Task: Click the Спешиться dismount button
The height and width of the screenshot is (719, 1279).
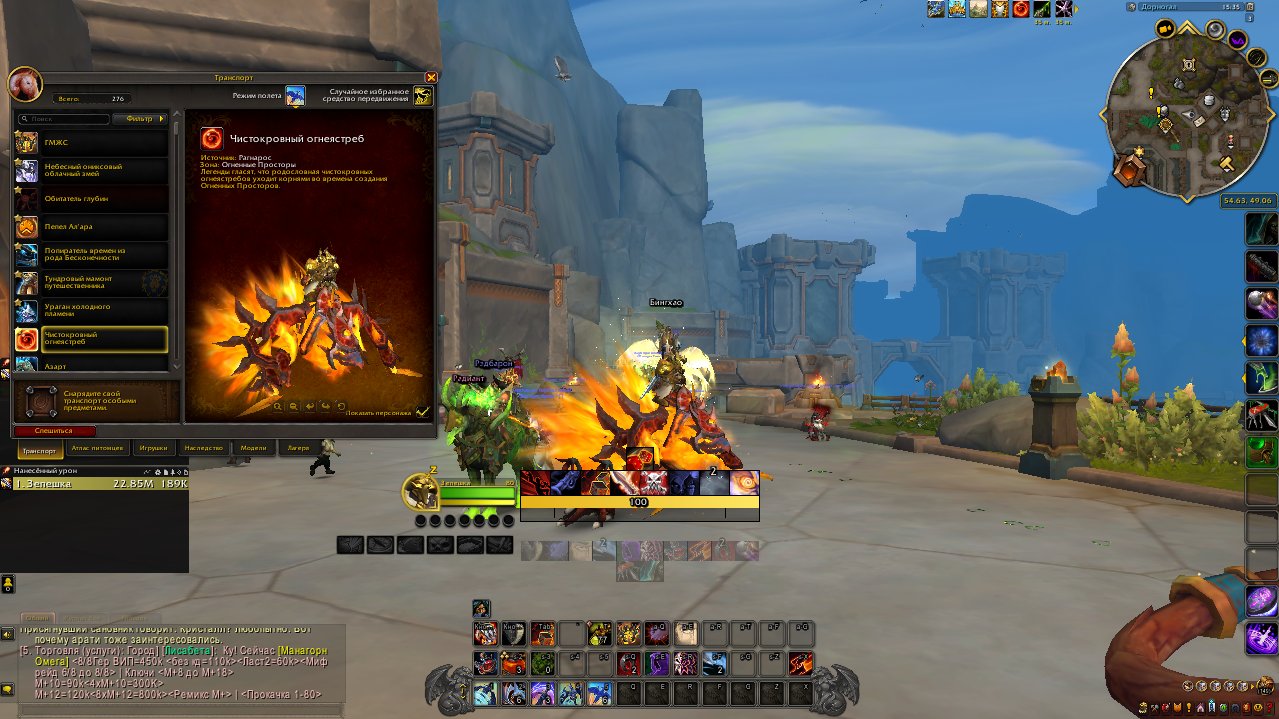Action: point(55,431)
